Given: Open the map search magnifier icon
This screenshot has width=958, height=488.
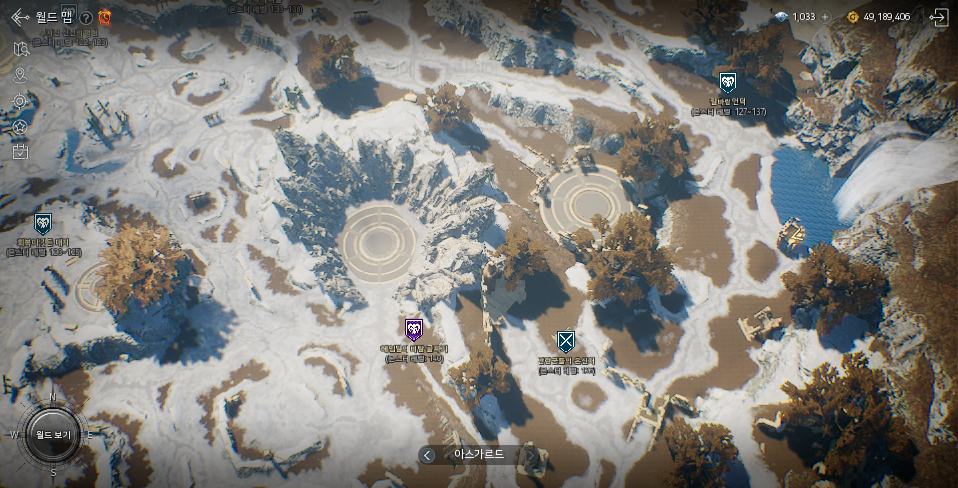Looking at the screenshot, I should pos(20,49).
